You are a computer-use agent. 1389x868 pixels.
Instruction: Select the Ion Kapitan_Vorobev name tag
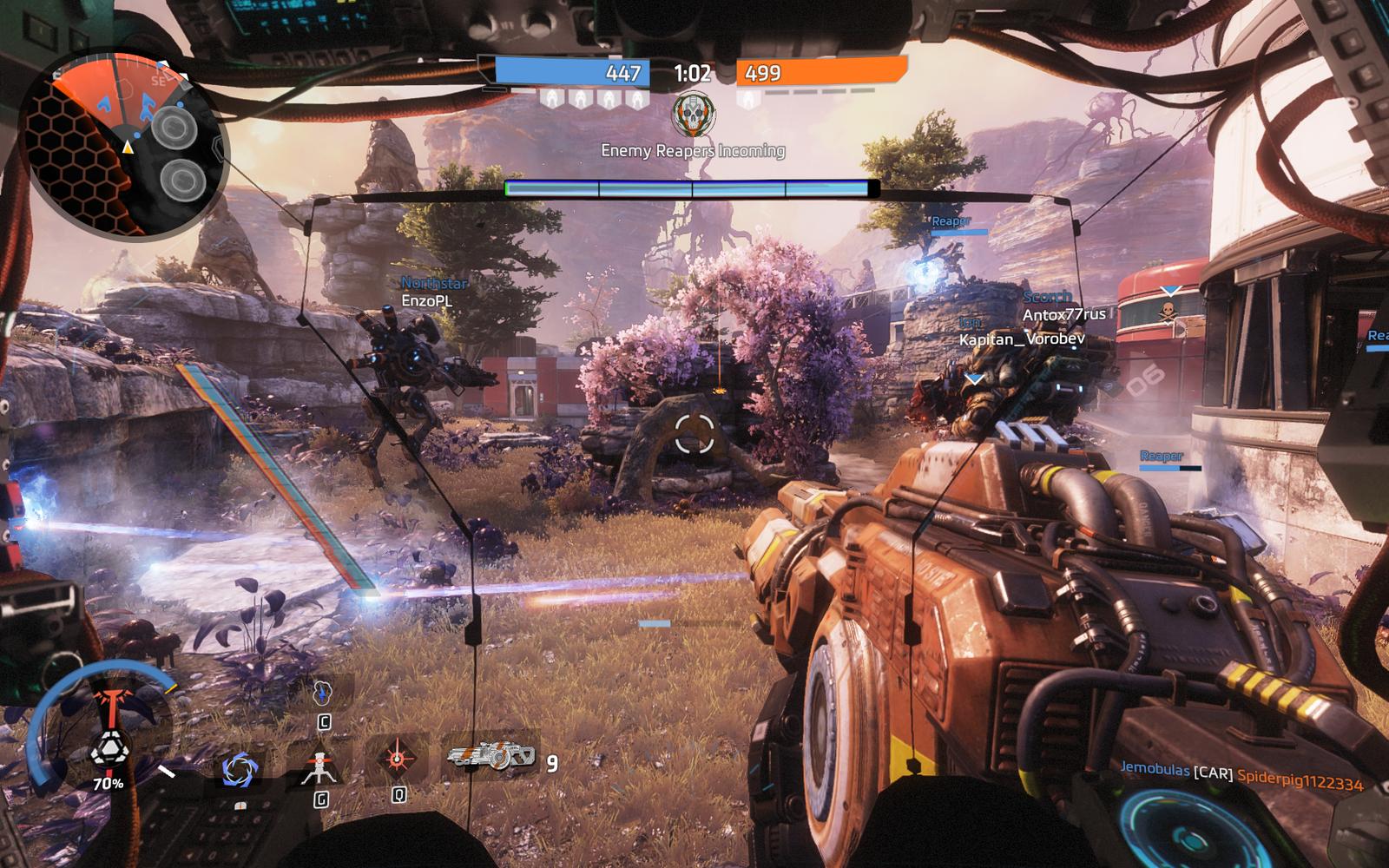(1021, 332)
